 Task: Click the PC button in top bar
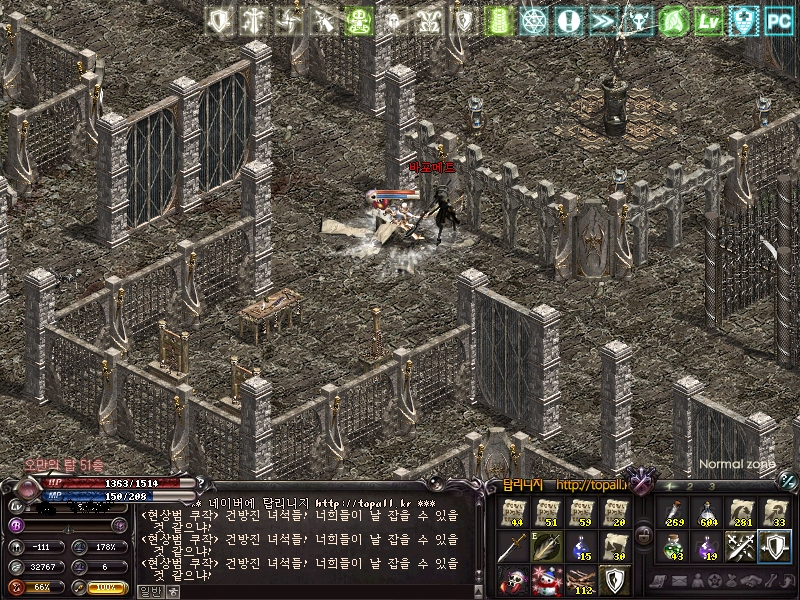(x=779, y=21)
